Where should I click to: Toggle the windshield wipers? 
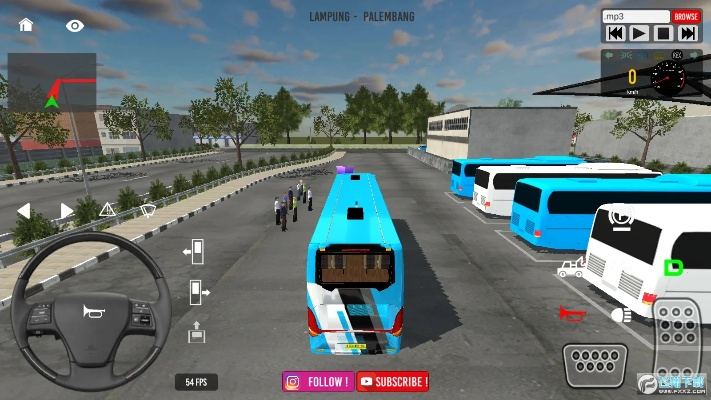(148, 210)
